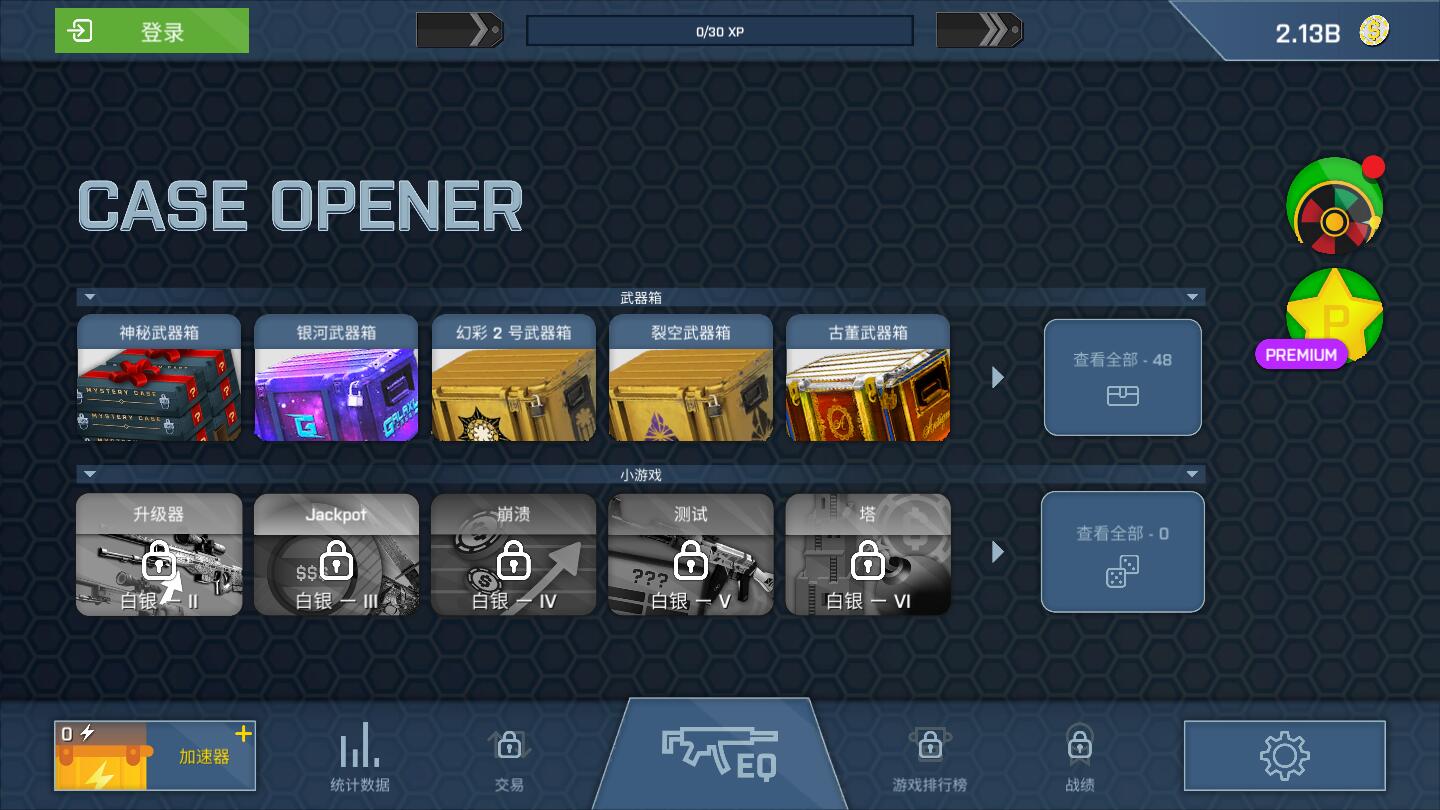Open the 统计数据 statistics panel
Screen dimensions: 1440x810
coord(358,755)
